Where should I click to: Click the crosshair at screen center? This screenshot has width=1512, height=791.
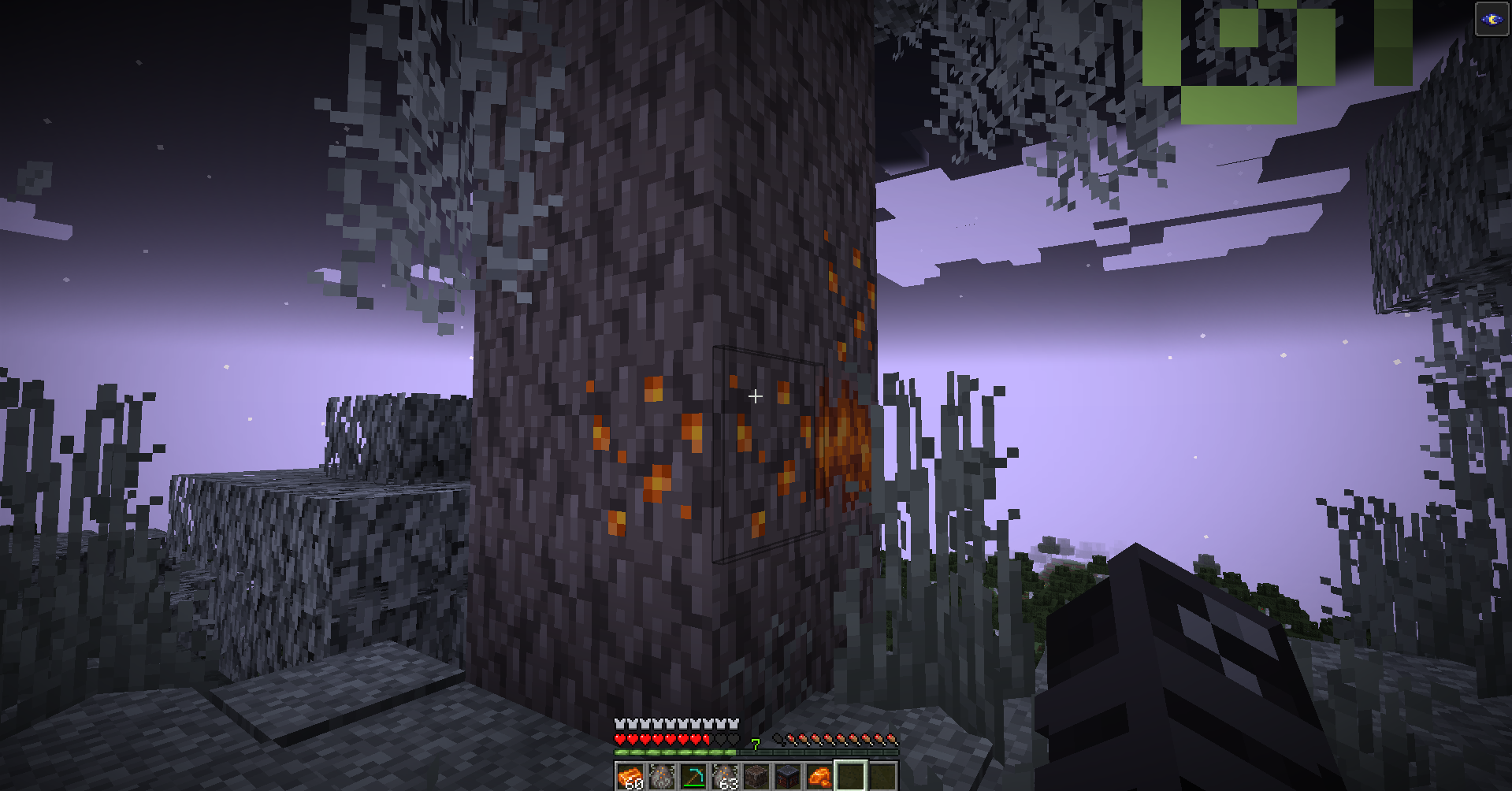[755, 396]
